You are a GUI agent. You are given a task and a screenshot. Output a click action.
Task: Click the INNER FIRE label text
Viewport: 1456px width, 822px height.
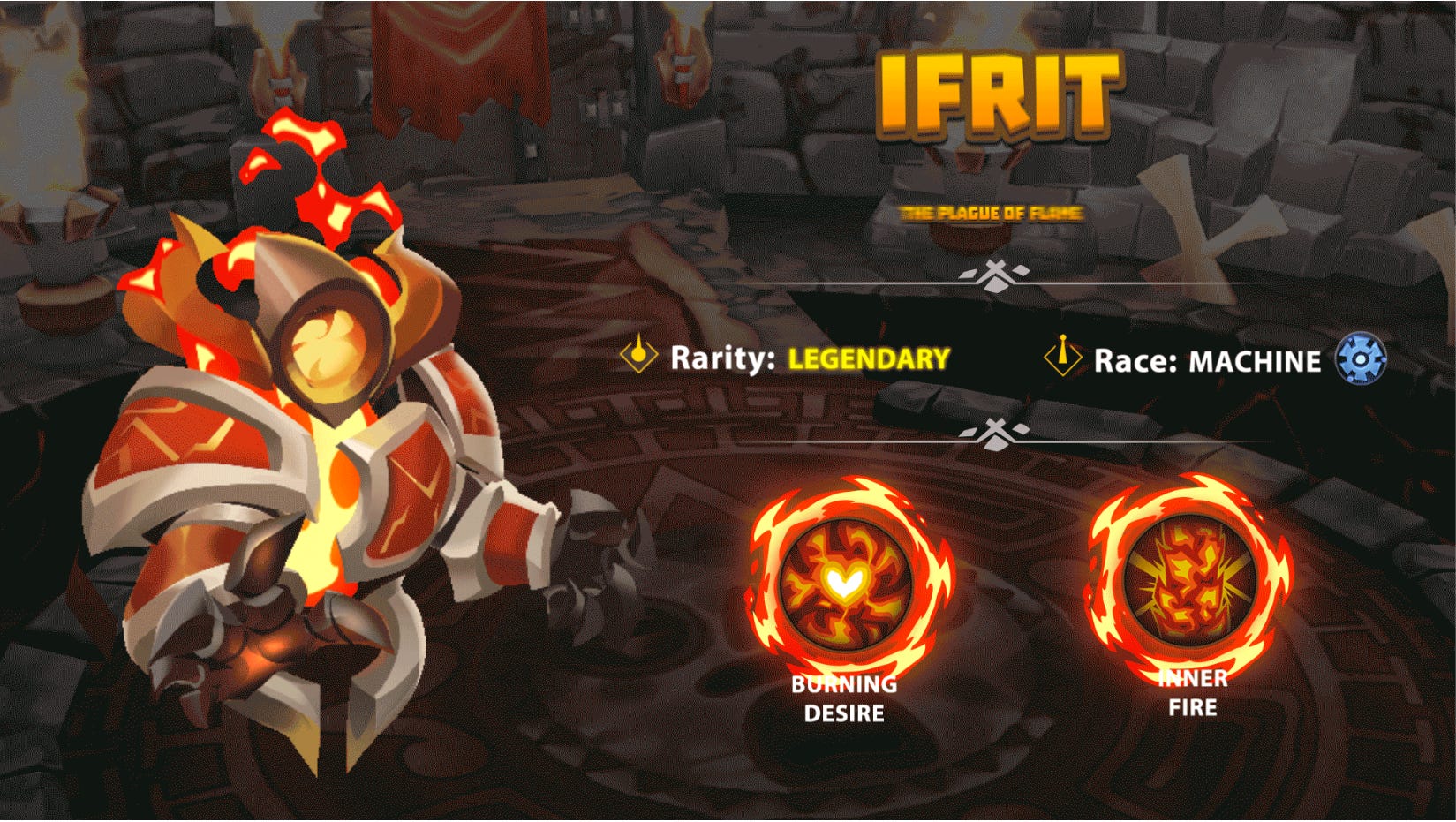click(1190, 695)
